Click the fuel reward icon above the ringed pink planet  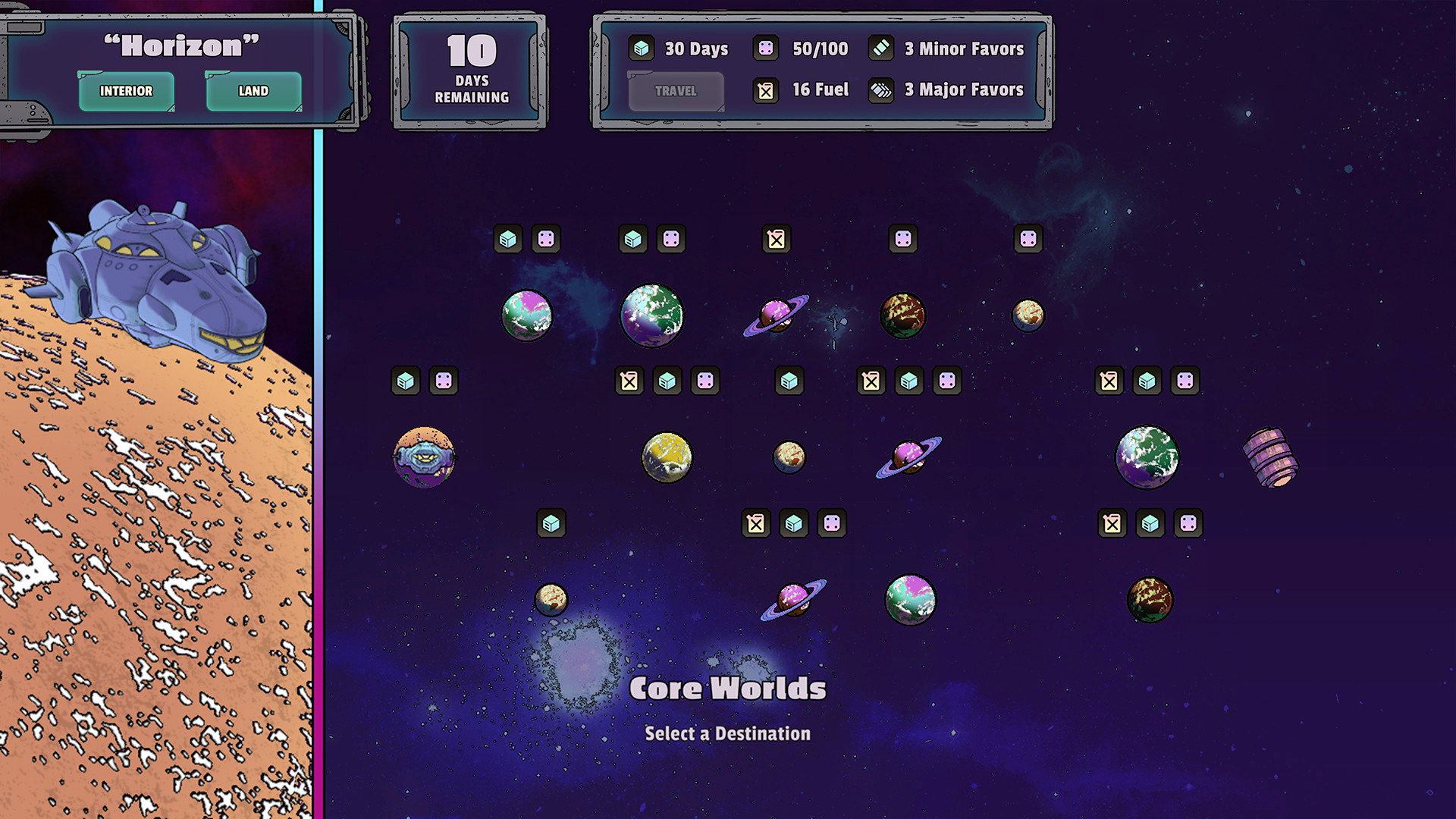click(x=775, y=240)
